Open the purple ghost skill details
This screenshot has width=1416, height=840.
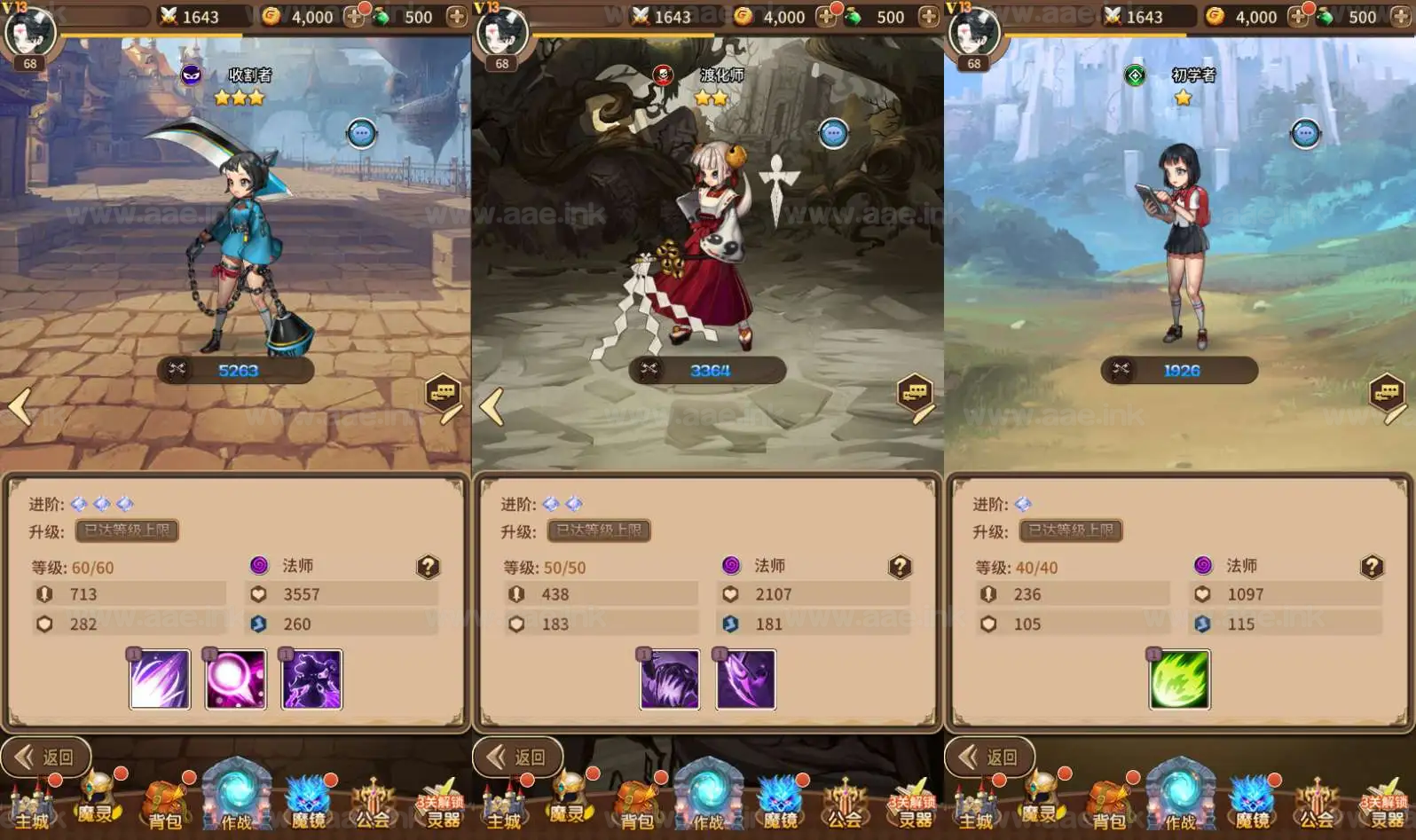pos(311,679)
